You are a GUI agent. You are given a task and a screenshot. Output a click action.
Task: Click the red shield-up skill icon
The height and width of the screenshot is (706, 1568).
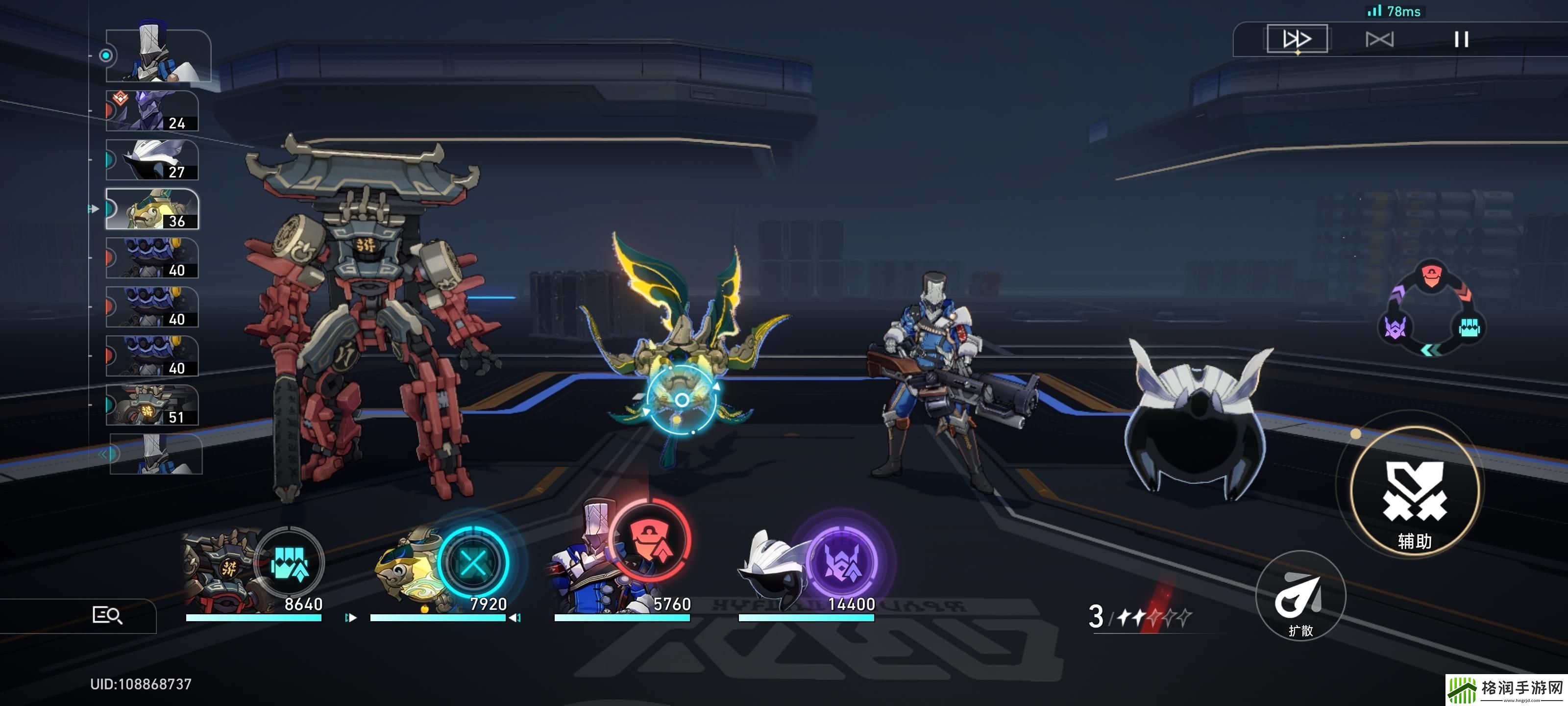tap(650, 540)
